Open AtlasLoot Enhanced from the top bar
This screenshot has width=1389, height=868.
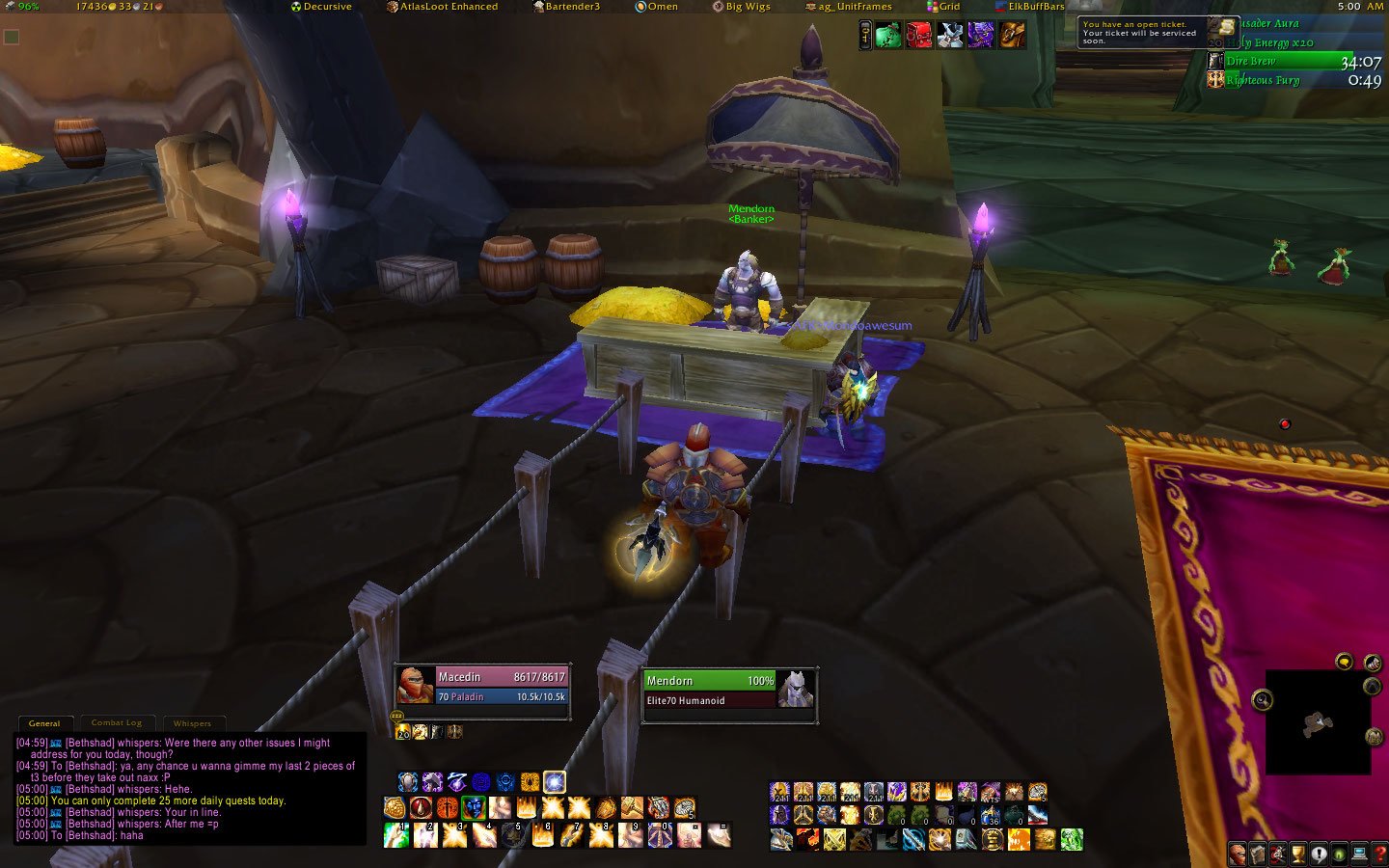coord(442,7)
